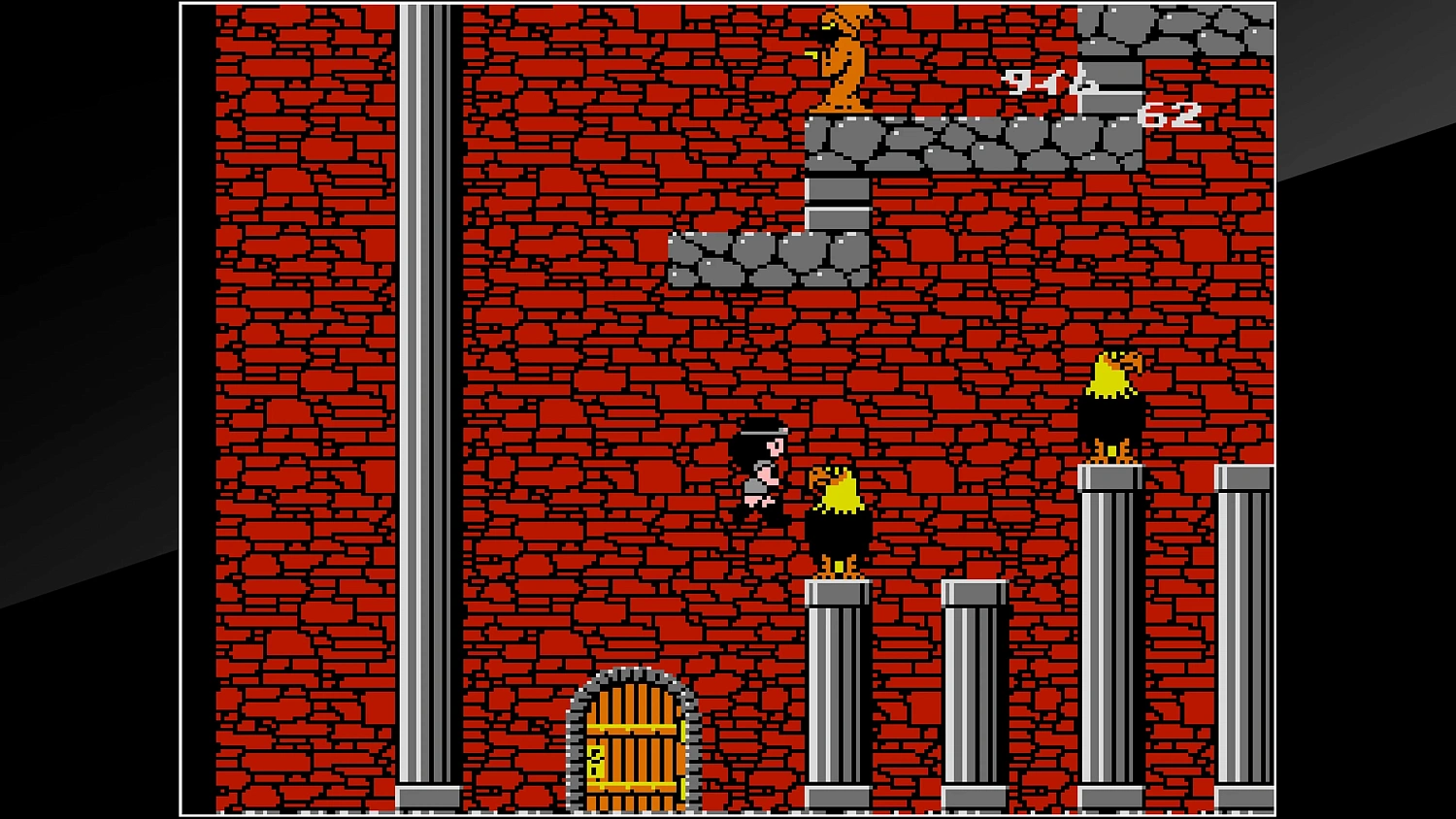Toggle the lower yellow hinge bar on the door
Screen dimensions: 1456x819
point(633,785)
